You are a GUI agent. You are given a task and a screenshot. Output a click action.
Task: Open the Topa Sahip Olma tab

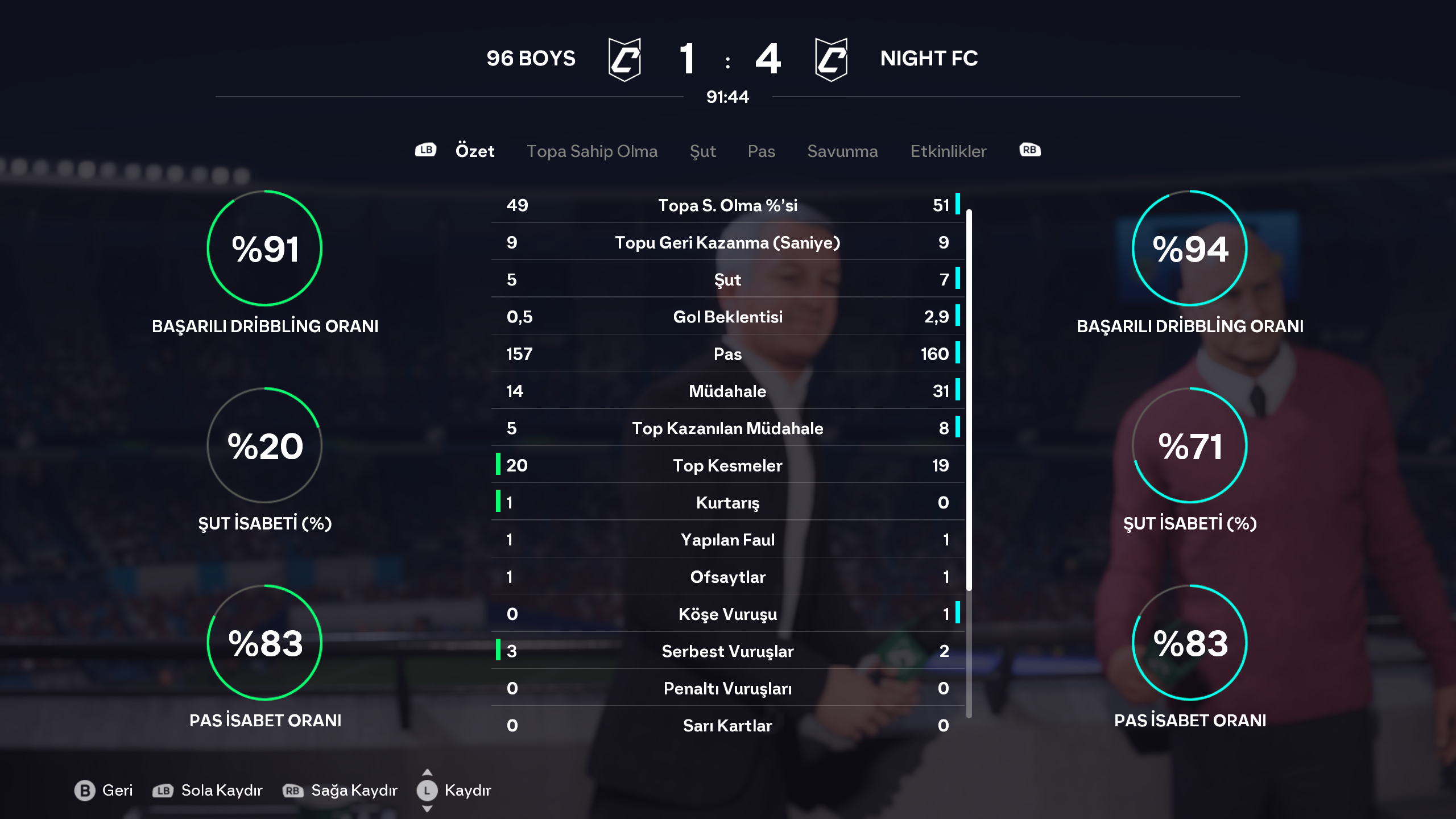pos(591,151)
